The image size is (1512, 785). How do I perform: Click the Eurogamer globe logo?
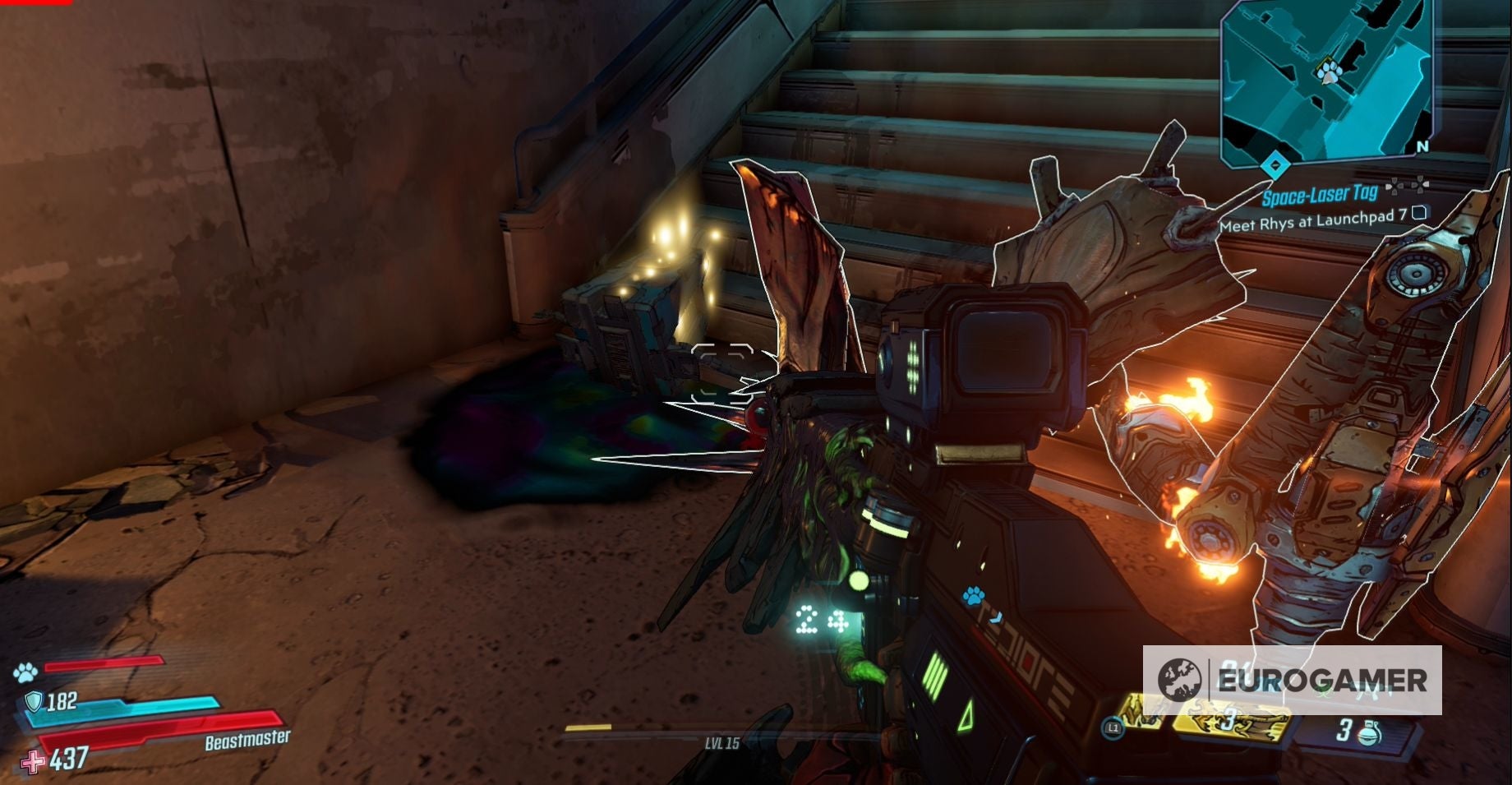click(x=1178, y=680)
